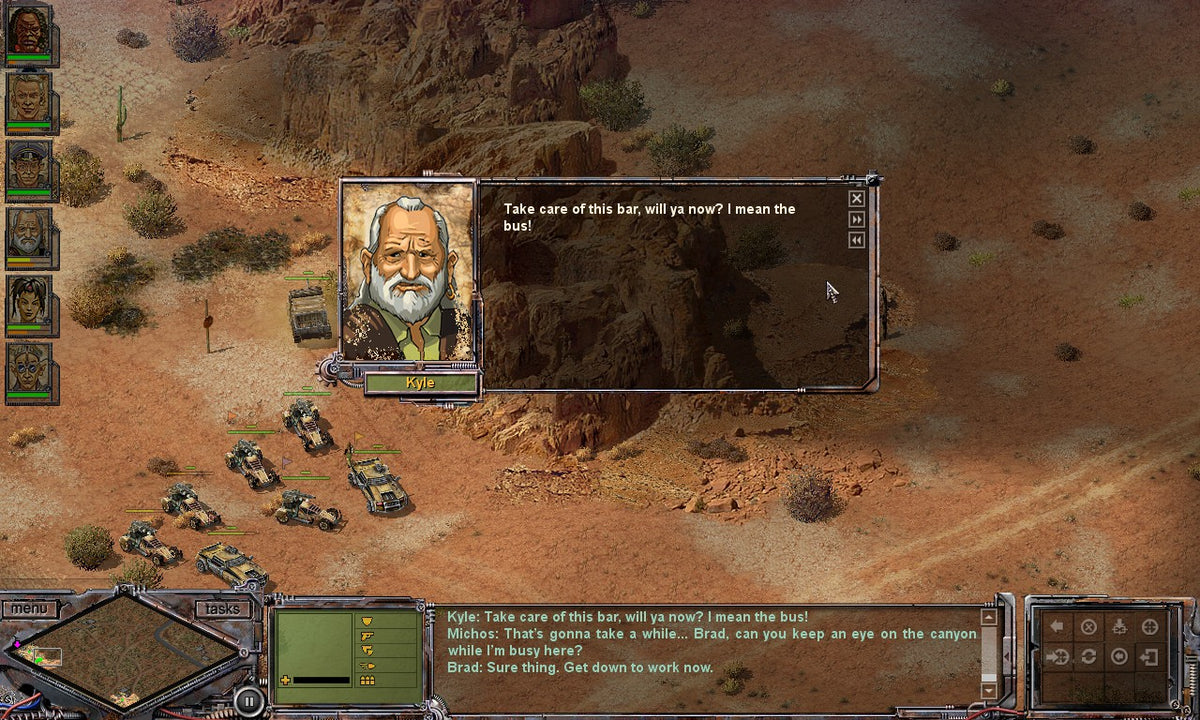The height and width of the screenshot is (720, 1200).
Task: Select the red-faced hero portrait
Action: tap(27, 30)
